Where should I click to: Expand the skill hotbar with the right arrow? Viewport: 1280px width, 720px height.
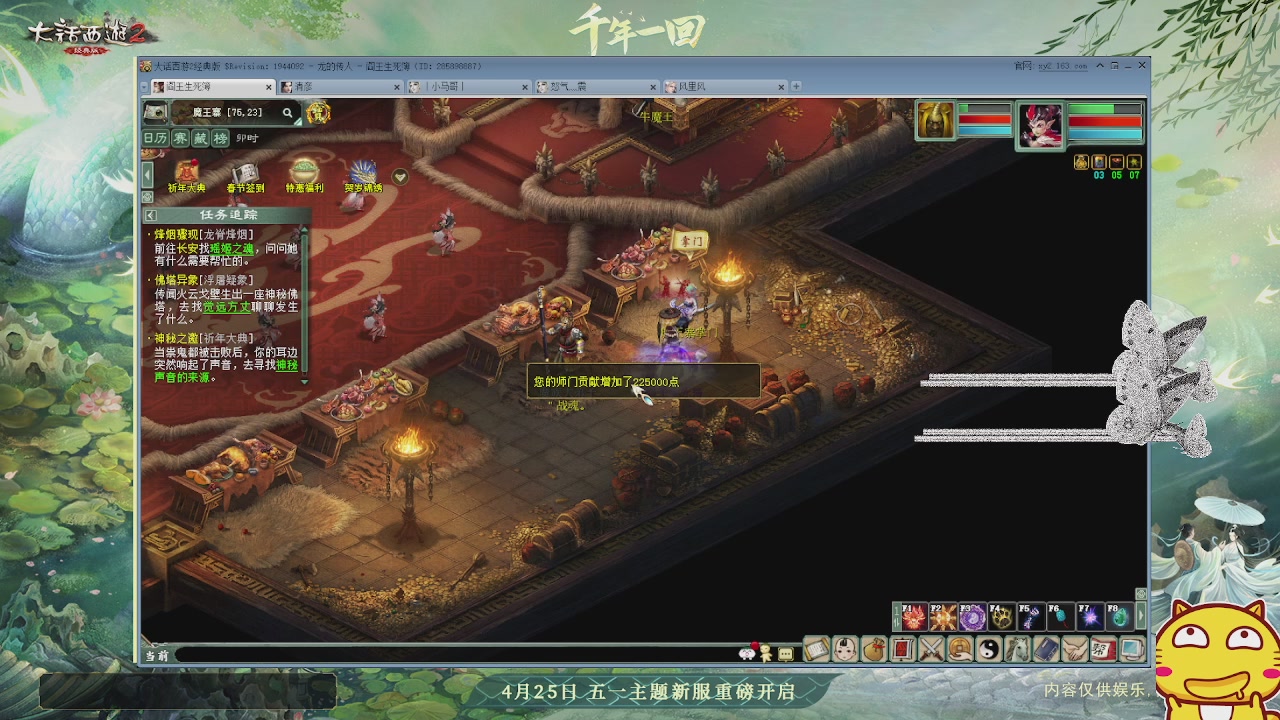click(x=1141, y=613)
